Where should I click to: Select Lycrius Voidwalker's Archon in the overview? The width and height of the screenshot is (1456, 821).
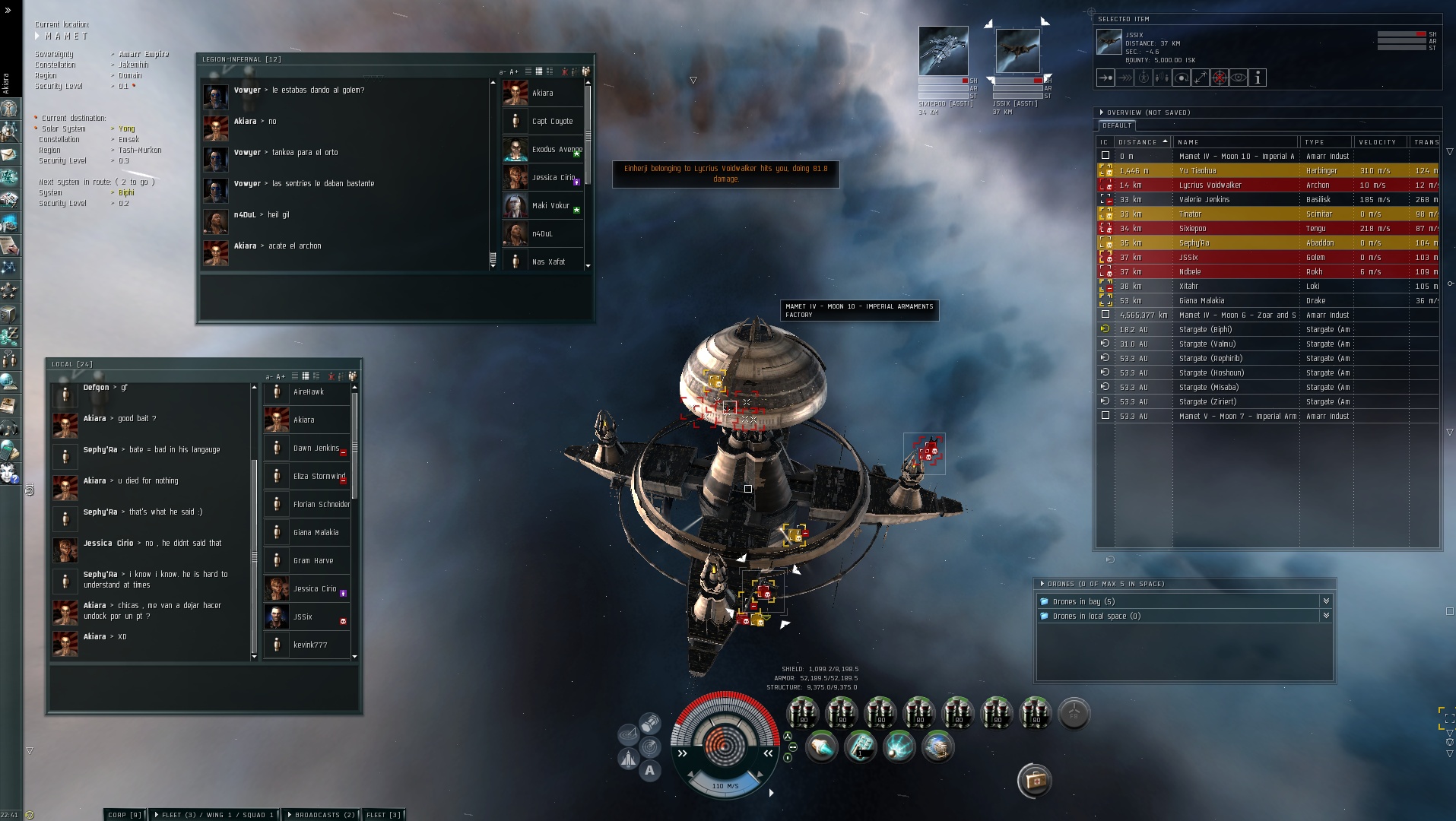(x=1210, y=185)
